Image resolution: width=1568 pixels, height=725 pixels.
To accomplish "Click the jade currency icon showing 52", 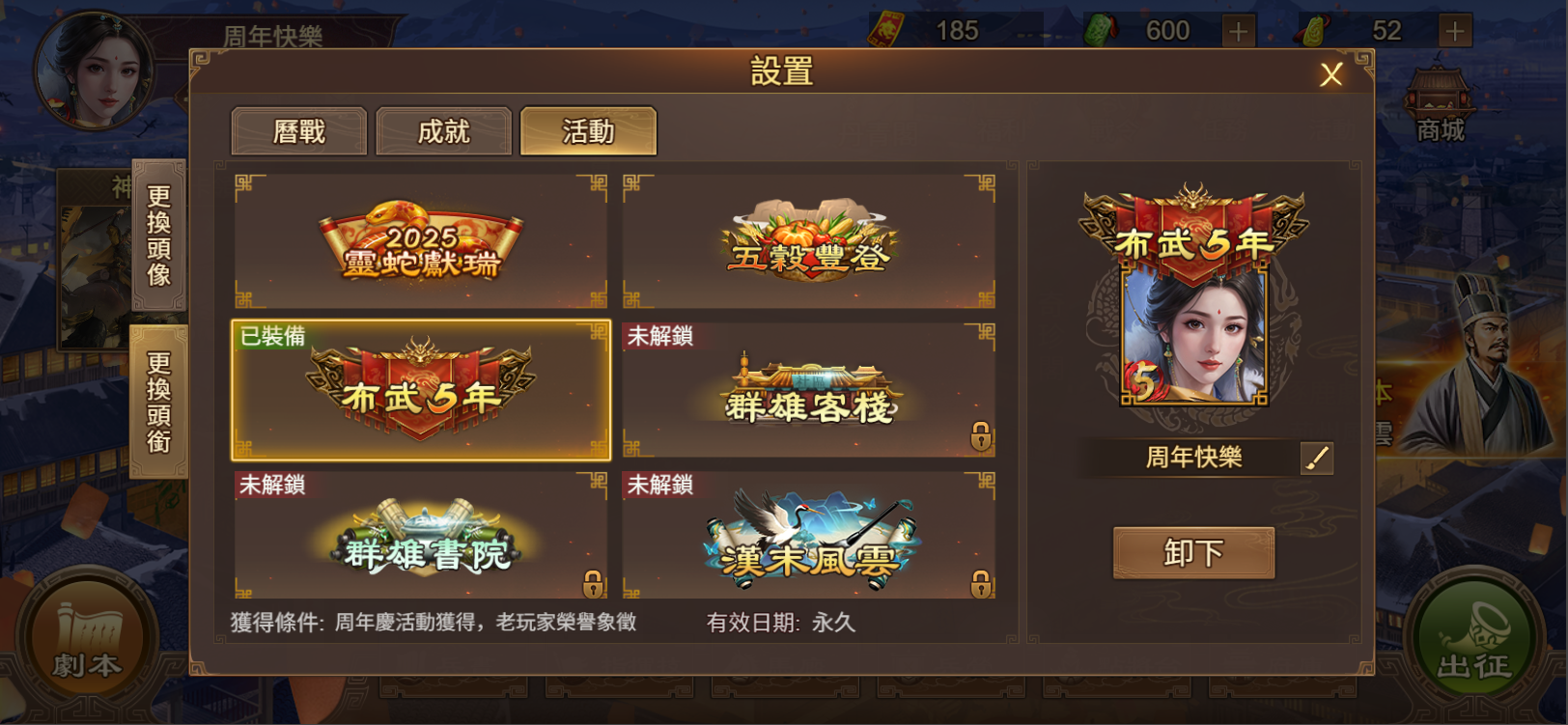I will pyautogui.click(x=1319, y=30).
